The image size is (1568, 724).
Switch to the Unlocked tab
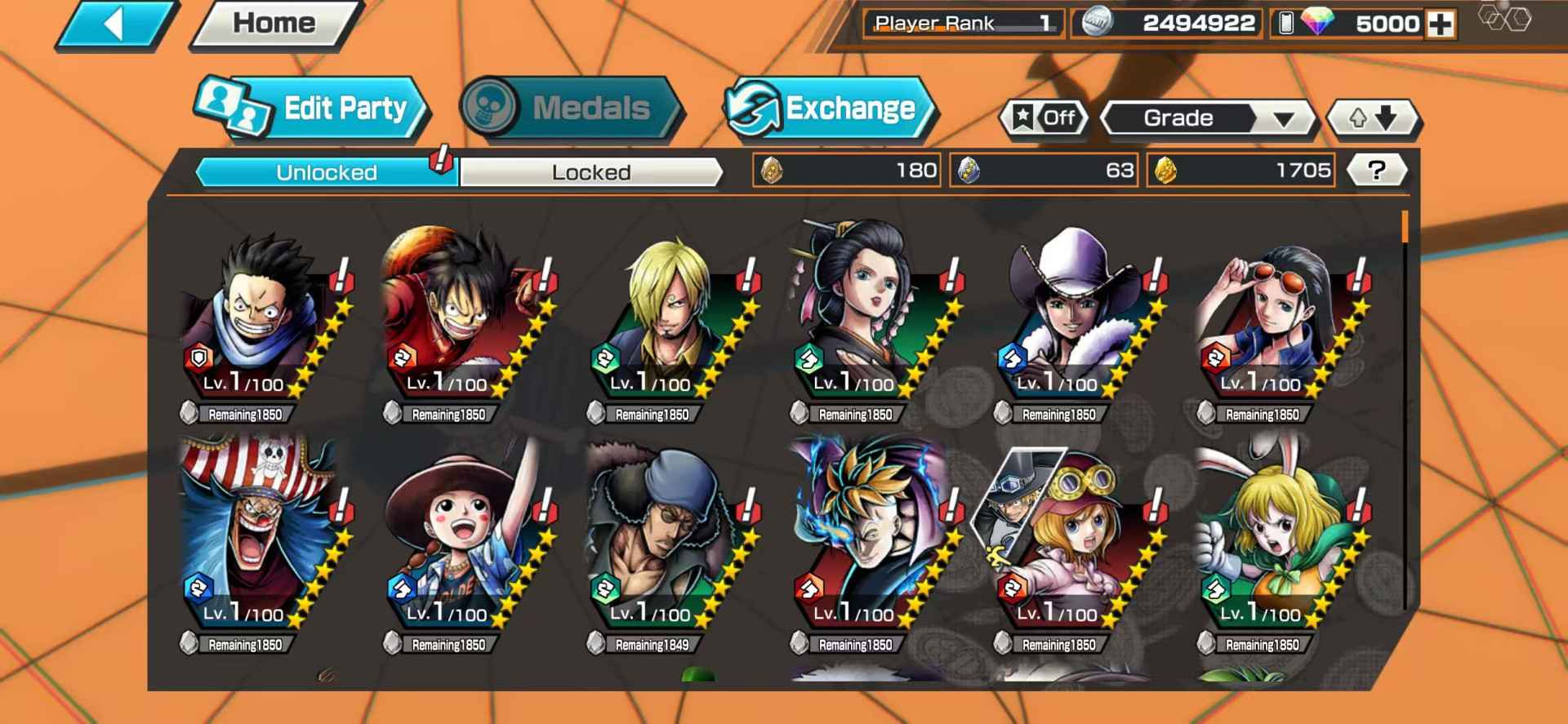[326, 172]
